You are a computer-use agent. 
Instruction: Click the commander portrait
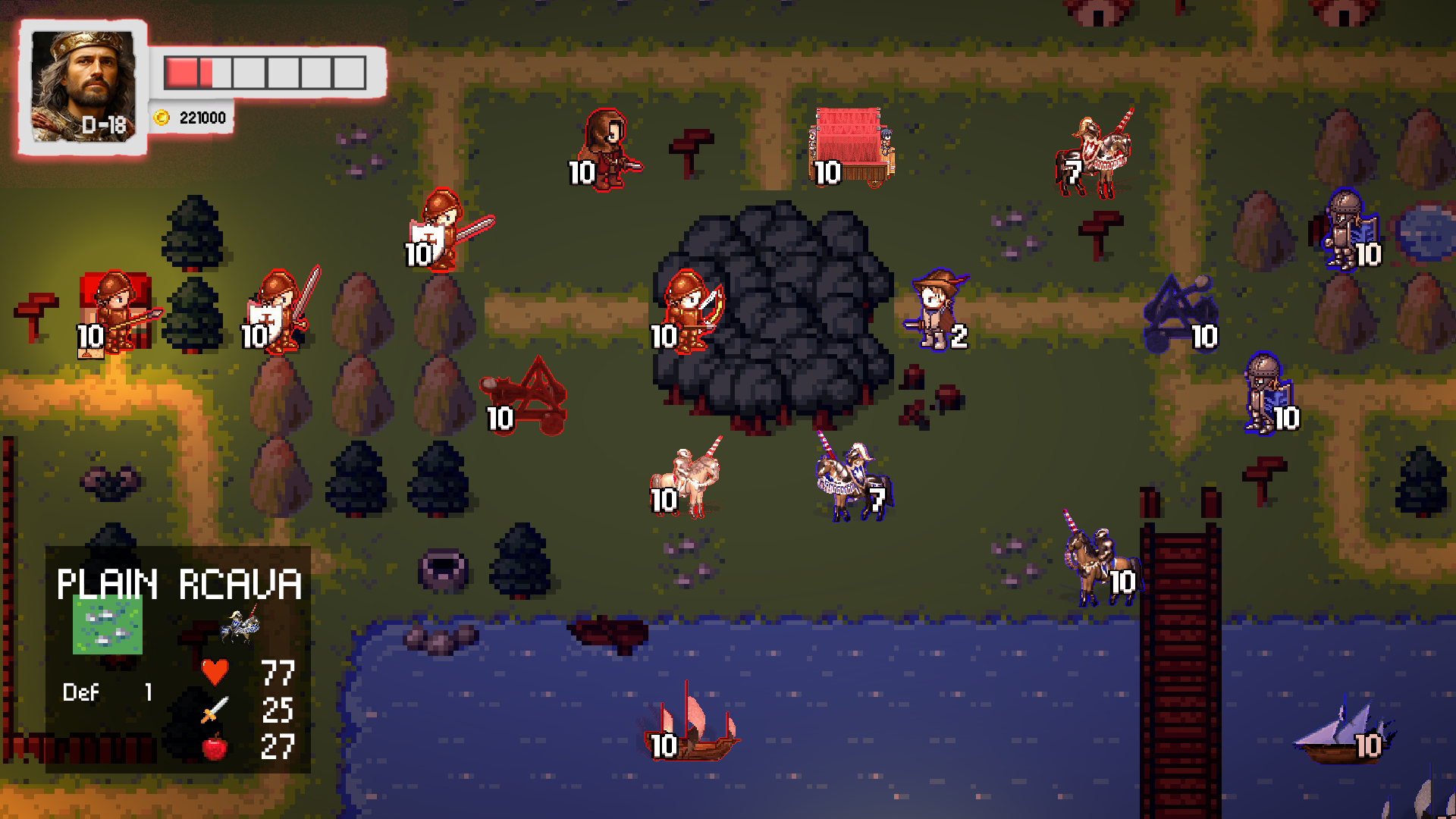click(83, 86)
